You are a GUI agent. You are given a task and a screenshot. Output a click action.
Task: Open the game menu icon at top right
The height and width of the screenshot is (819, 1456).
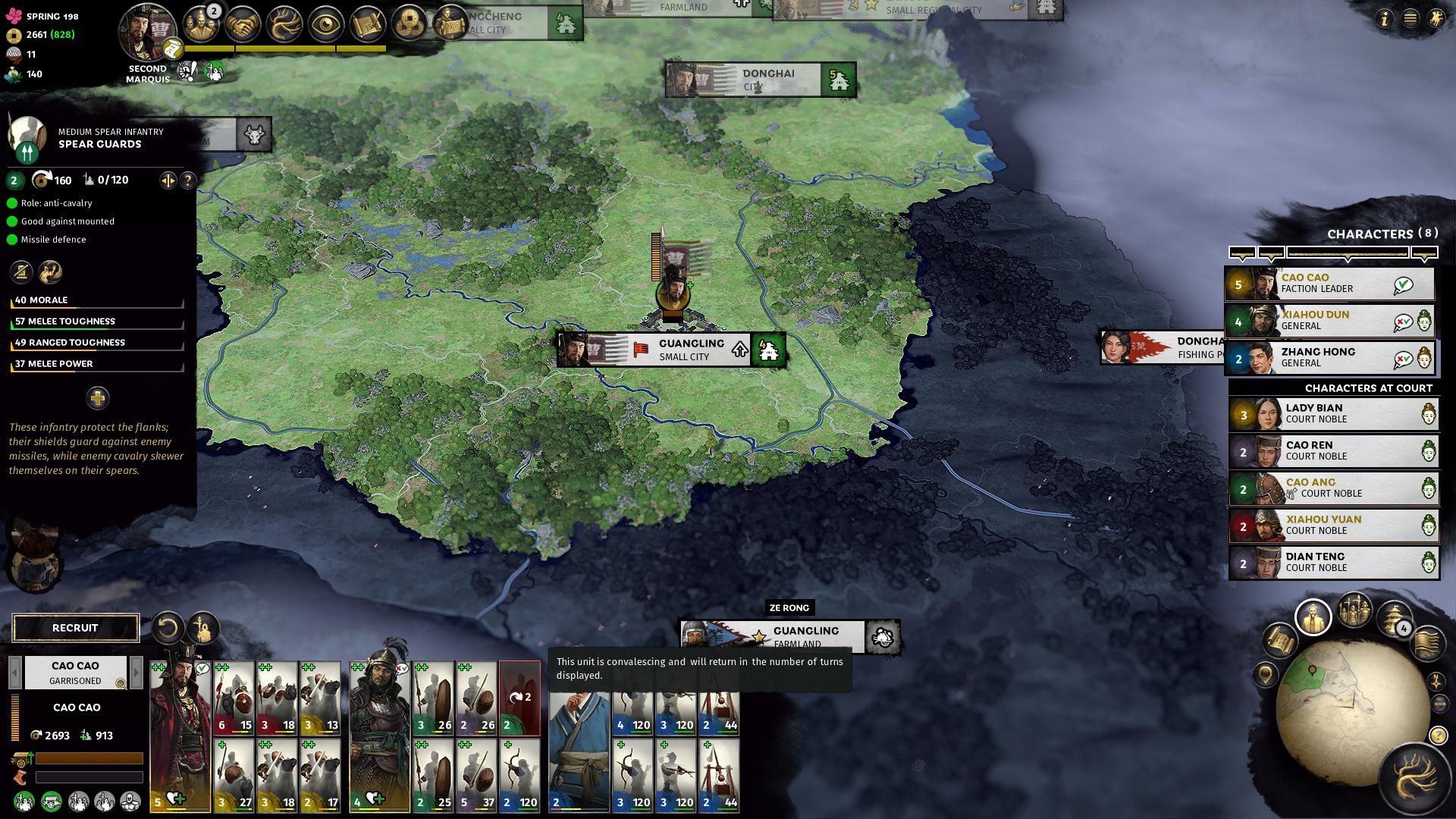[x=1410, y=18]
